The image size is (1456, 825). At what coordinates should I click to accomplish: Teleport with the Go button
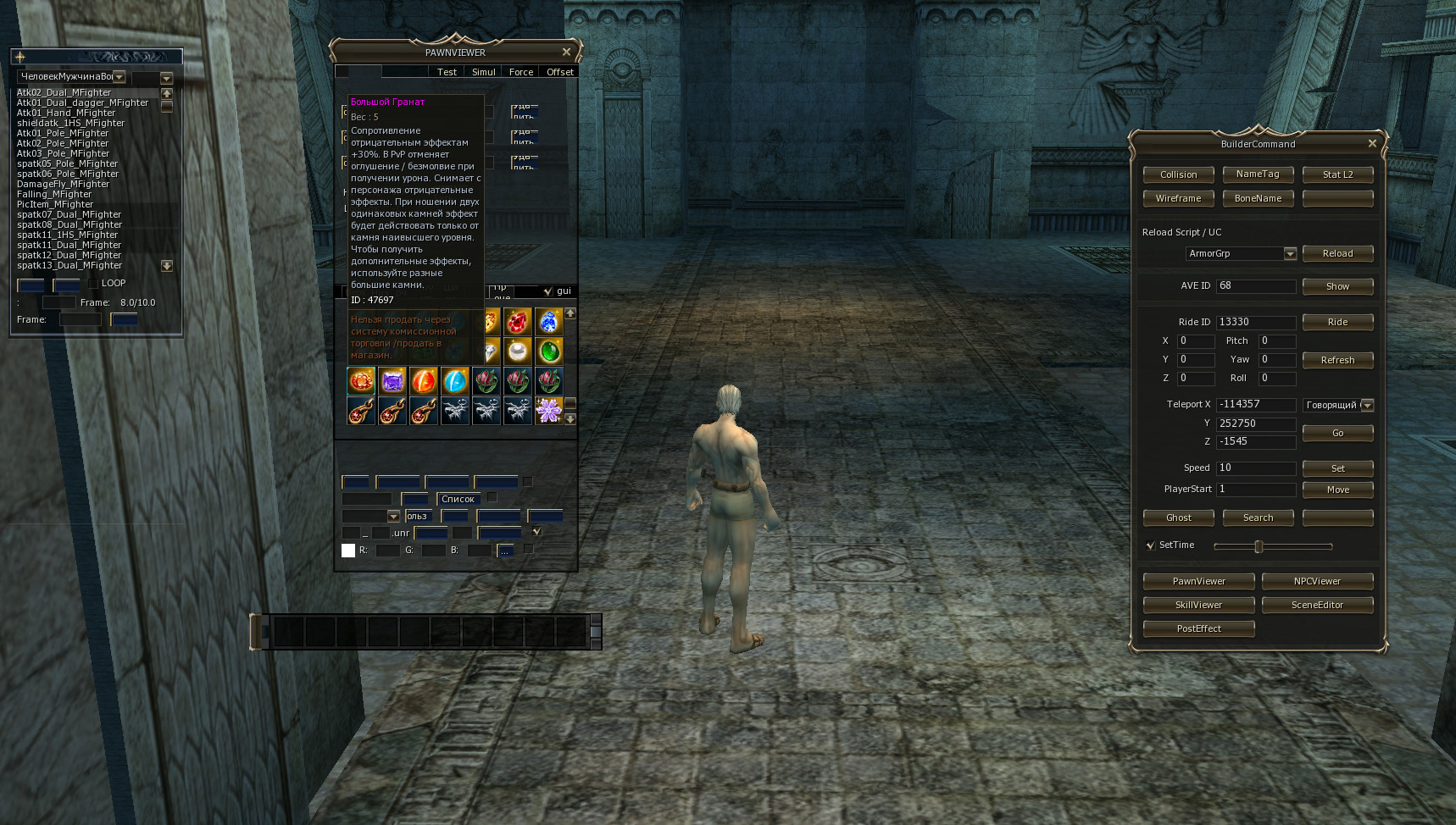click(x=1337, y=433)
